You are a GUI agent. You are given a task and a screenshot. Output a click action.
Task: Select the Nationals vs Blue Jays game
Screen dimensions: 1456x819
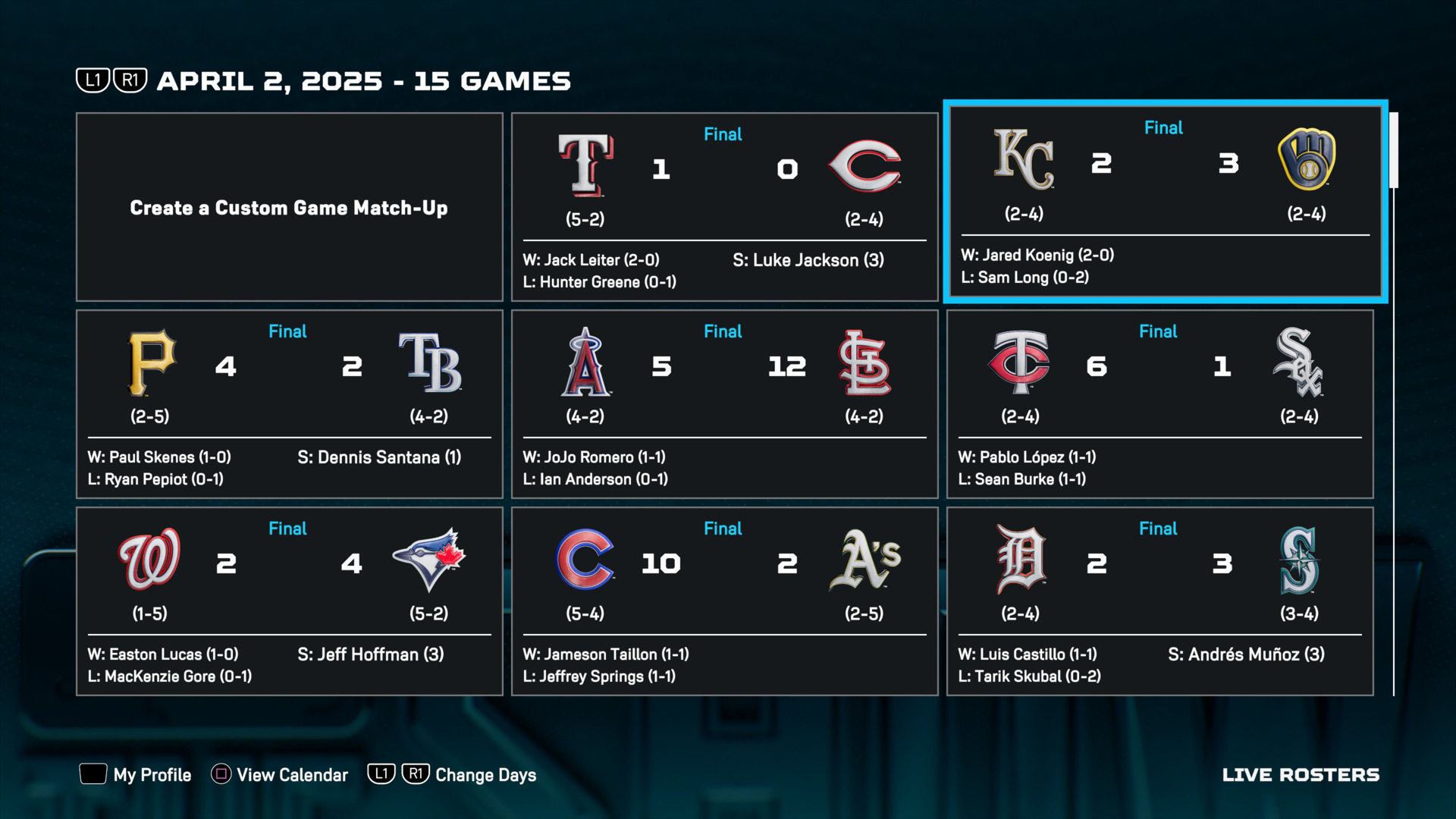pos(289,601)
